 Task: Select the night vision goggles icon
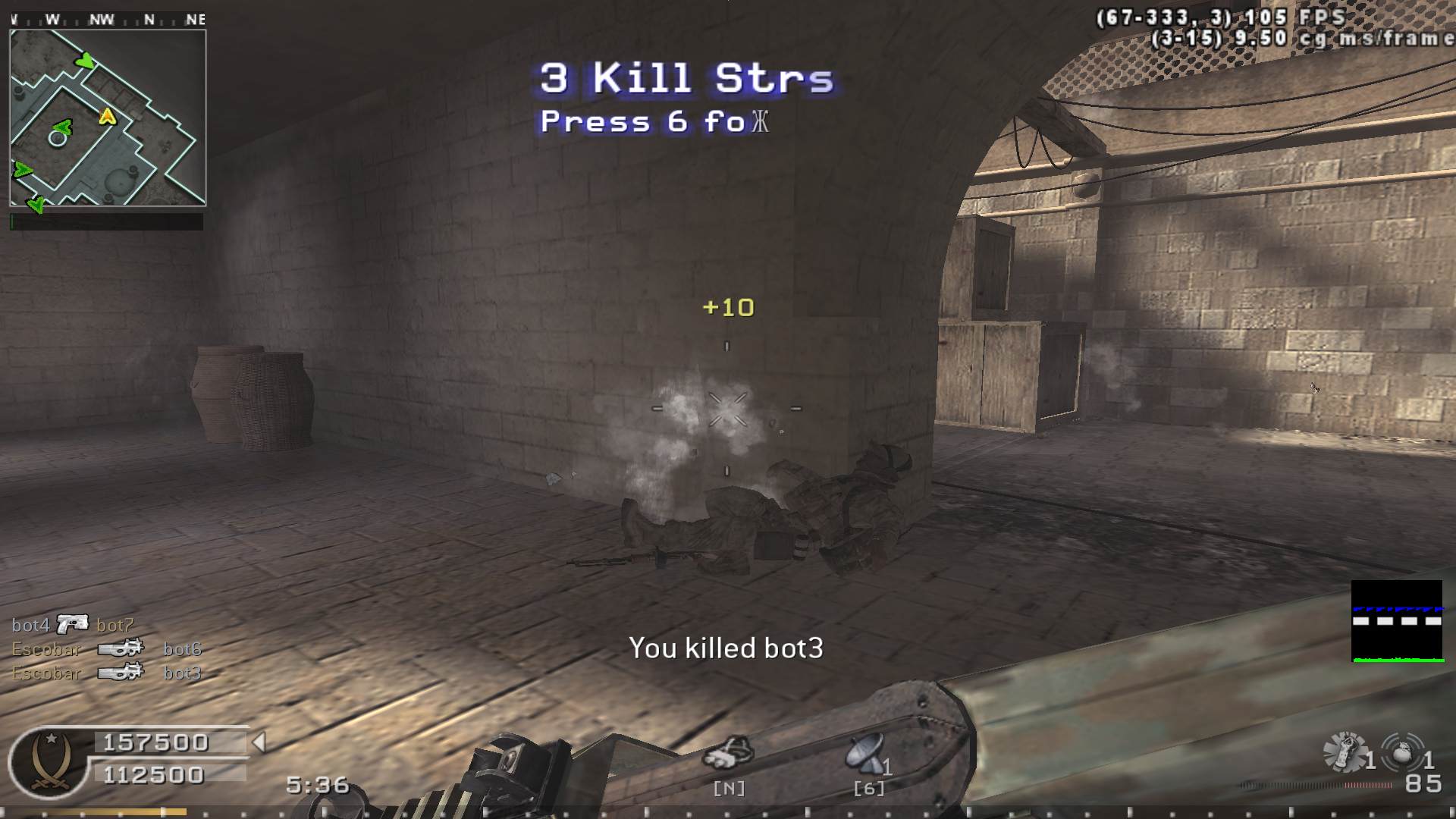728,753
